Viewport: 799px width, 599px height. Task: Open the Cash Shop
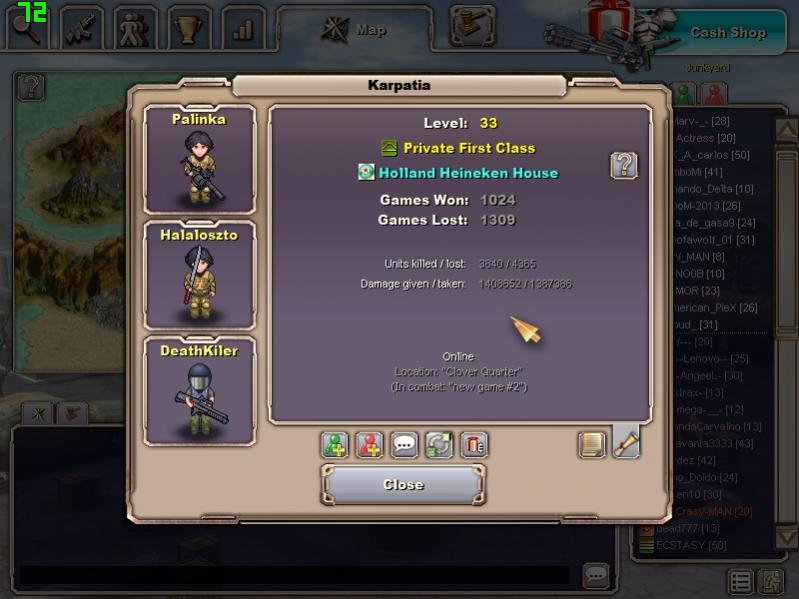[x=727, y=32]
